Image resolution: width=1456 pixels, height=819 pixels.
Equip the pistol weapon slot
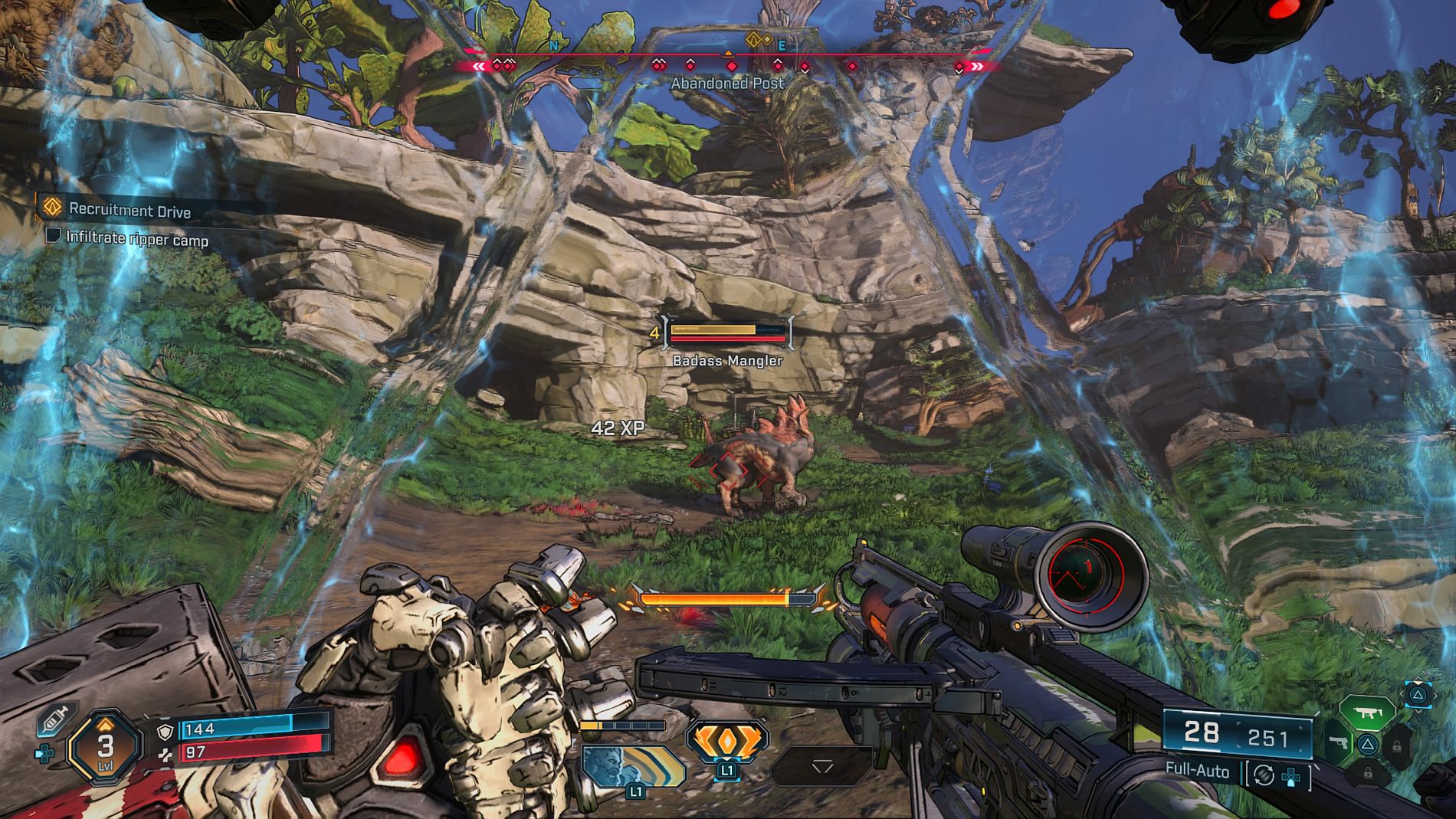pyautogui.click(x=1339, y=743)
